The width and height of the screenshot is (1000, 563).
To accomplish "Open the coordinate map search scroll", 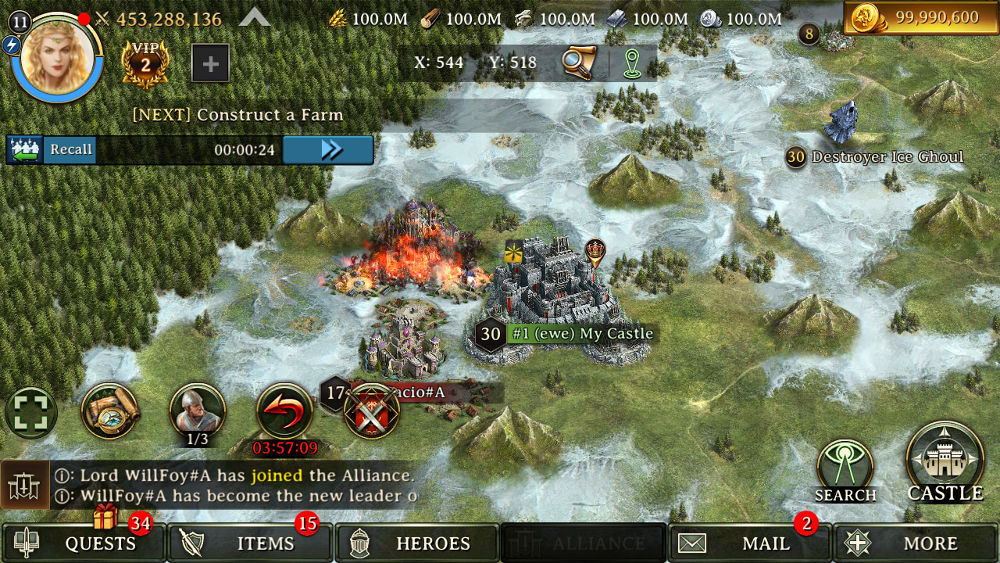I will 580,62.
